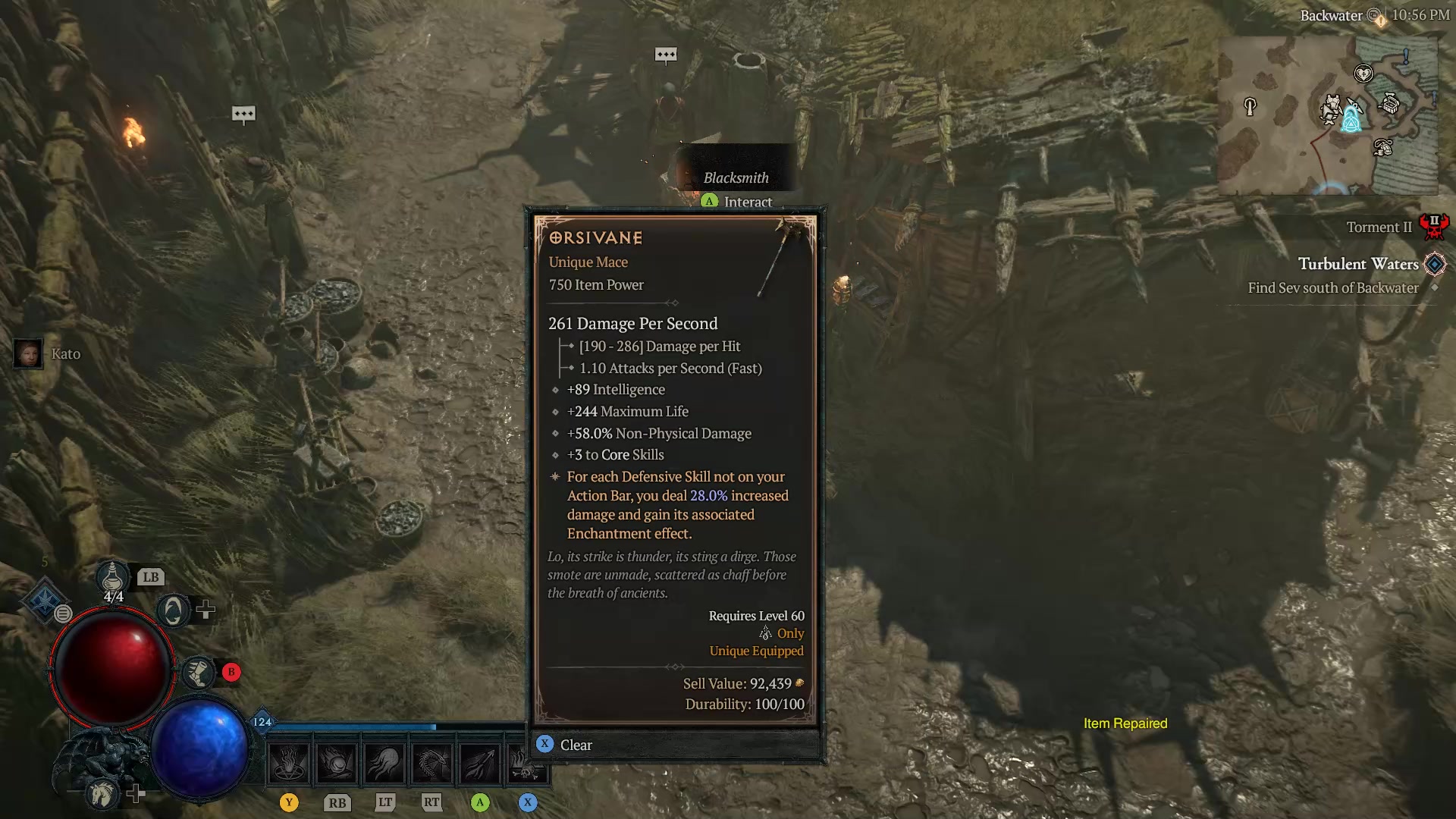Click the Healer heart icon on the minimap
This screenshot has height=819, width=1456.
[1363, 73]
